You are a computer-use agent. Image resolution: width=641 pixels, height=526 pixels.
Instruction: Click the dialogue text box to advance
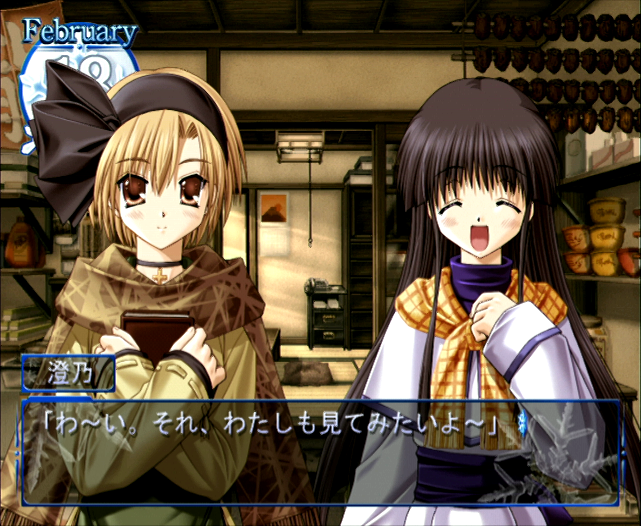click(x=320, y=449)
